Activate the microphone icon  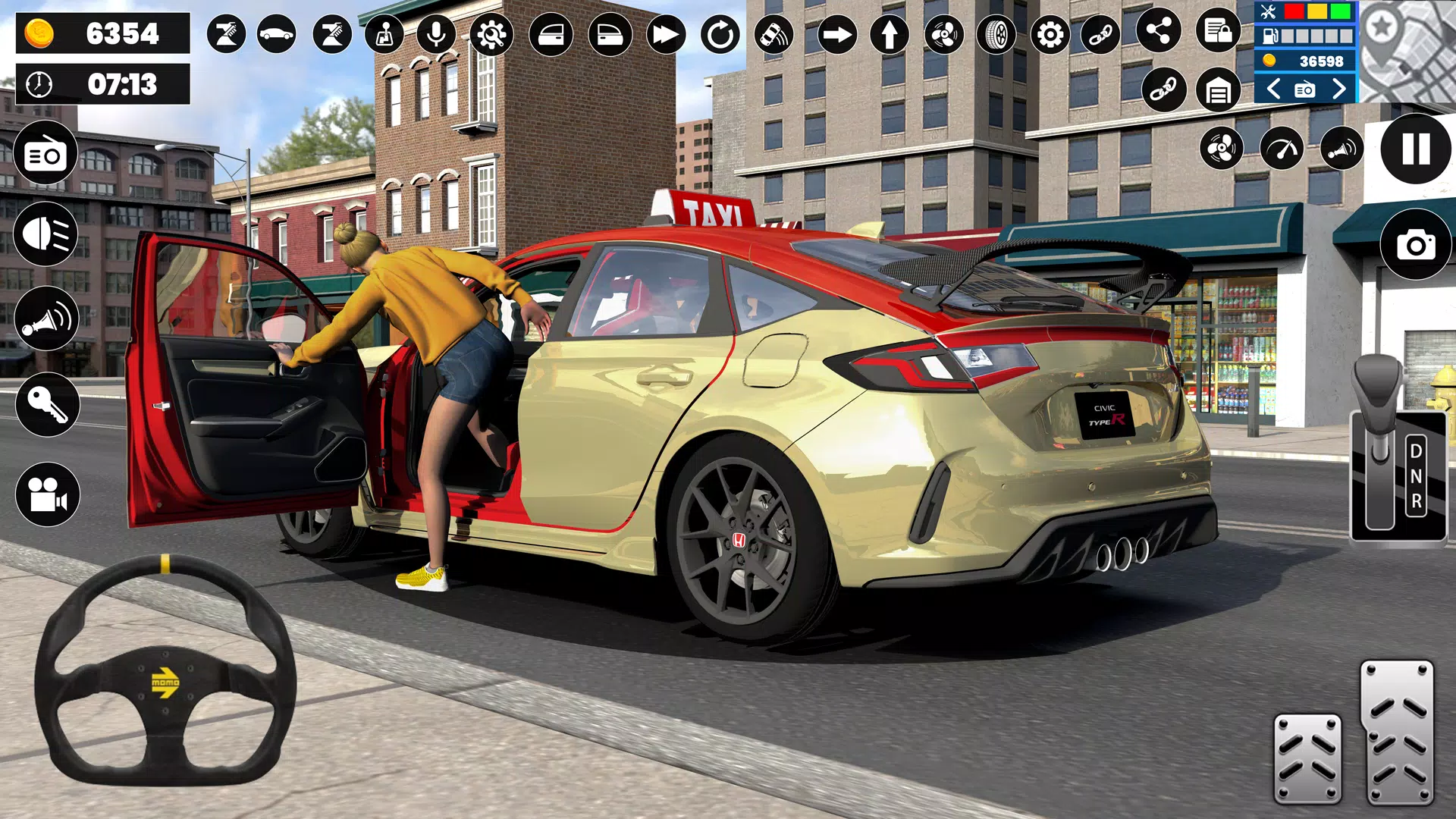[438, 34]
